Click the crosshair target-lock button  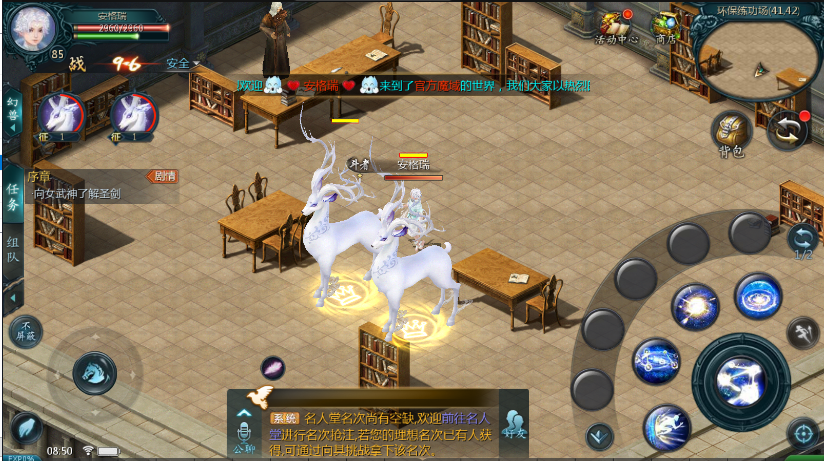click(x=801, y=433)
